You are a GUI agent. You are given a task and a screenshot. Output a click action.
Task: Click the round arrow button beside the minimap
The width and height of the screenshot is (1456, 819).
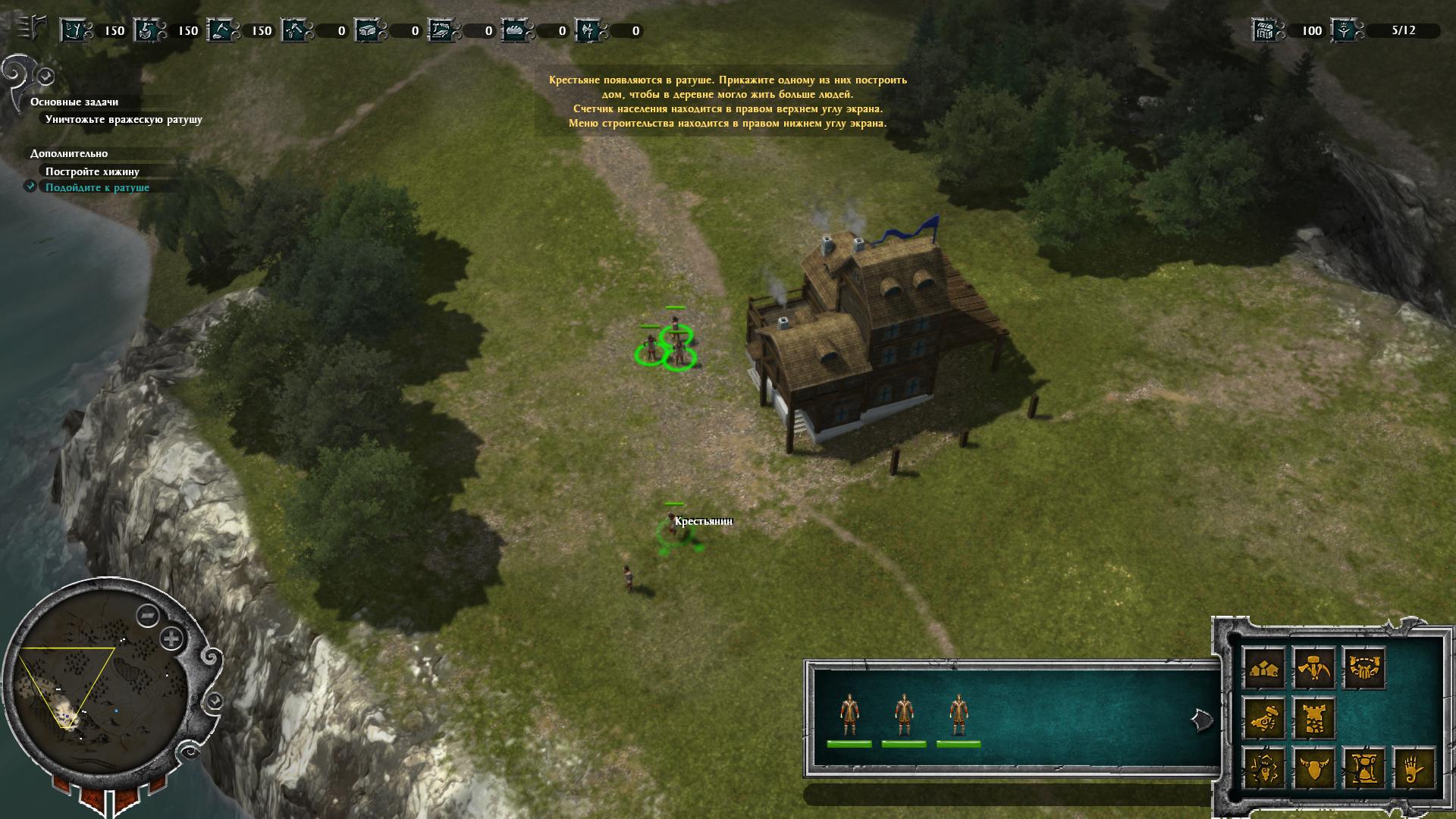click(x=215, y=699)
